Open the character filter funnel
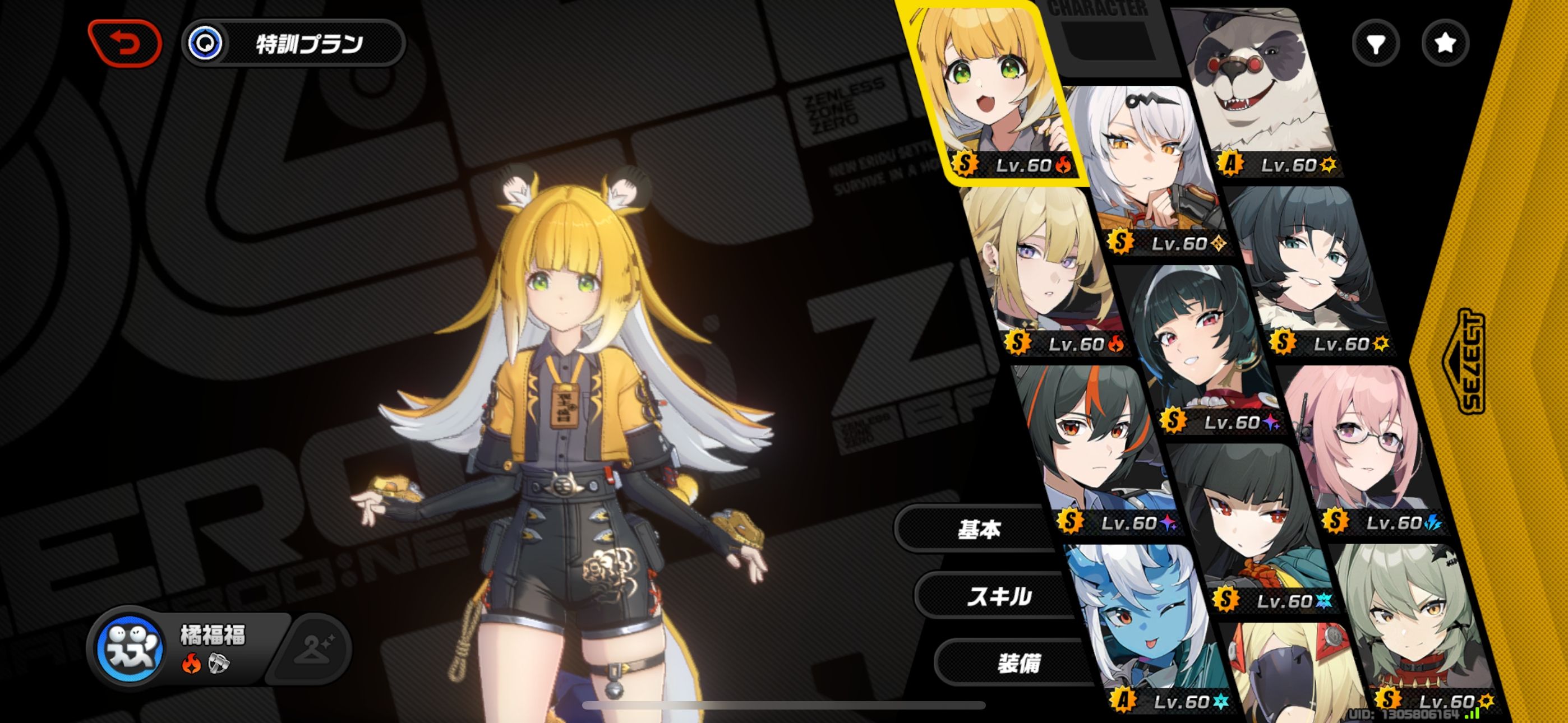1568x723 pixels. tap(1376, 43)
